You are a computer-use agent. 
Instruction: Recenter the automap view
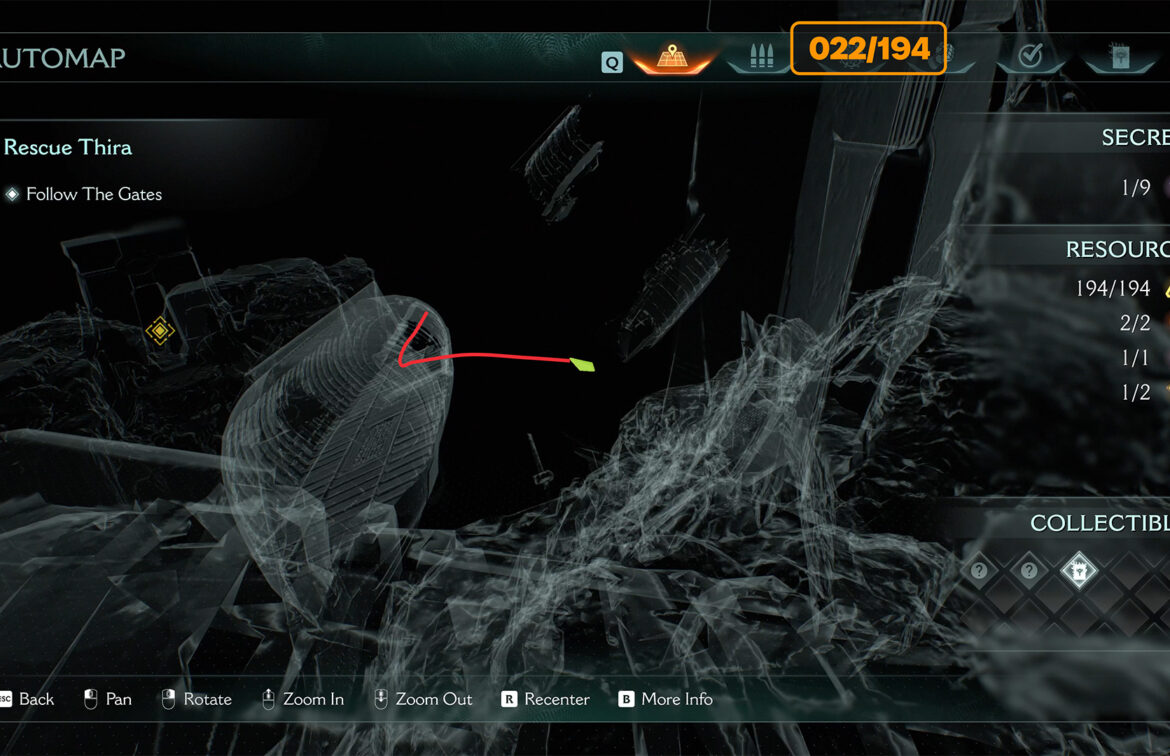546,699
